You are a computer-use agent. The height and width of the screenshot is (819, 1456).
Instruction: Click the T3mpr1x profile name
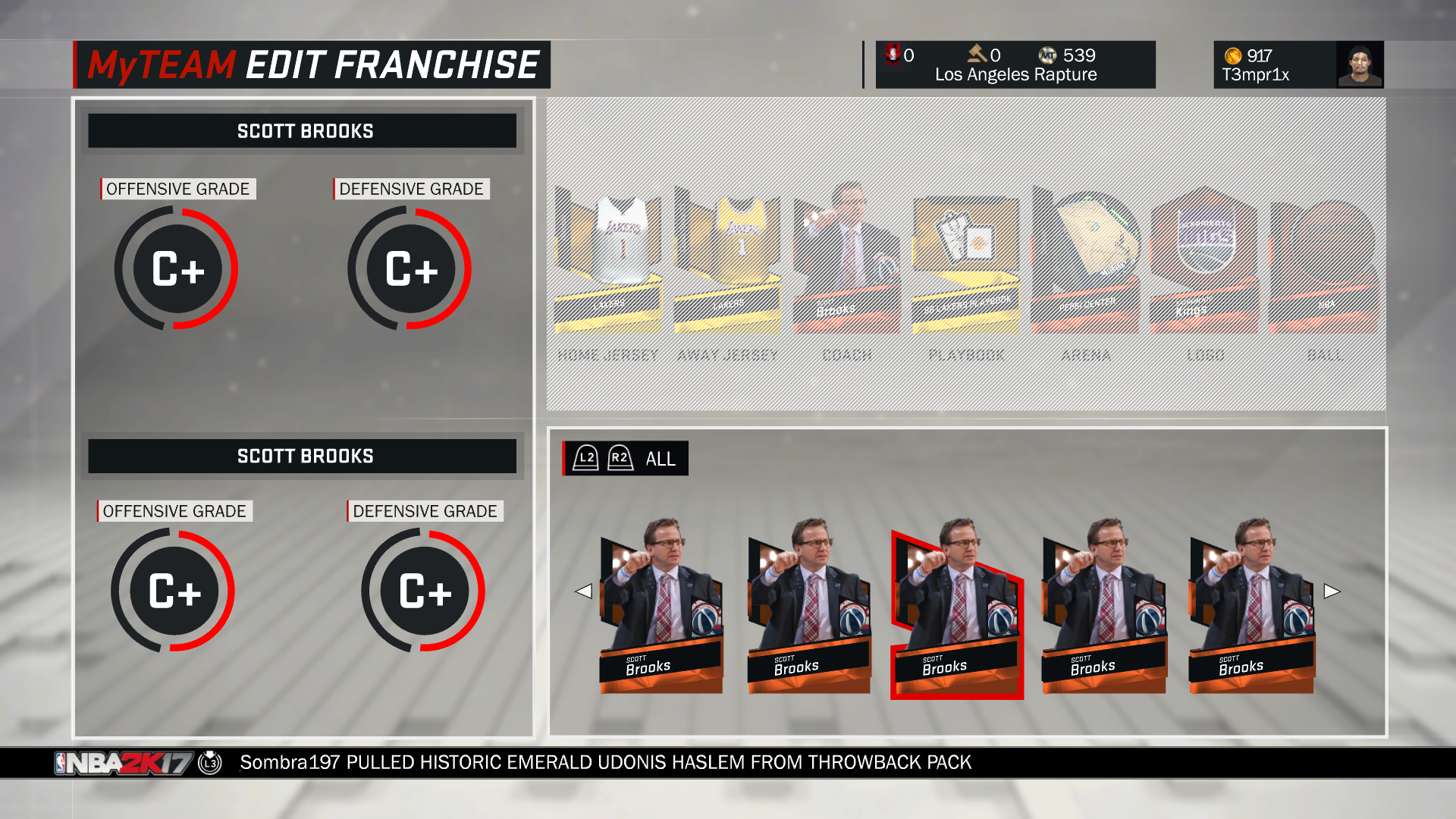[1255, 75]
